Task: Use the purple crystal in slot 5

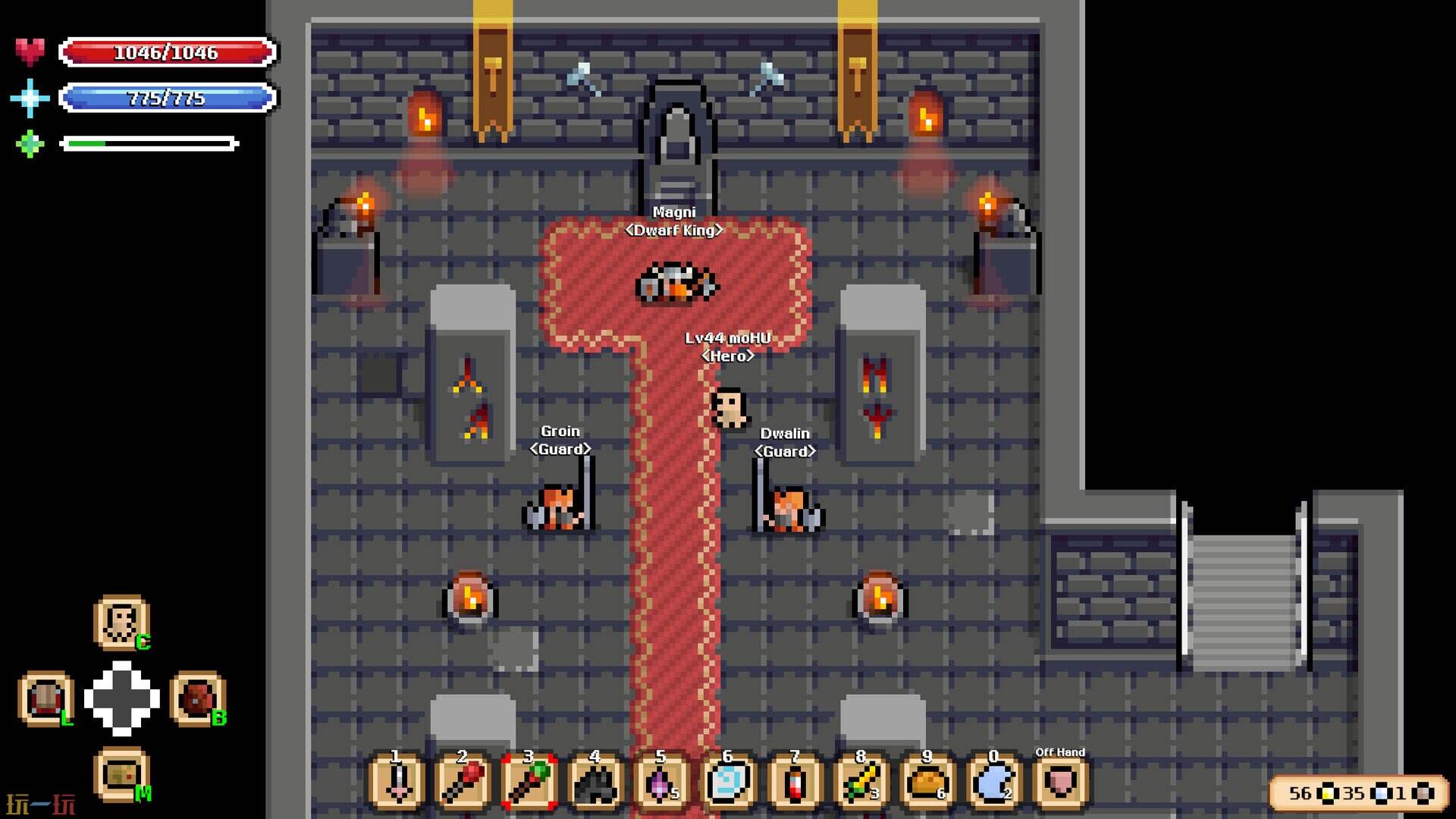Action: [x=661, y=782]
